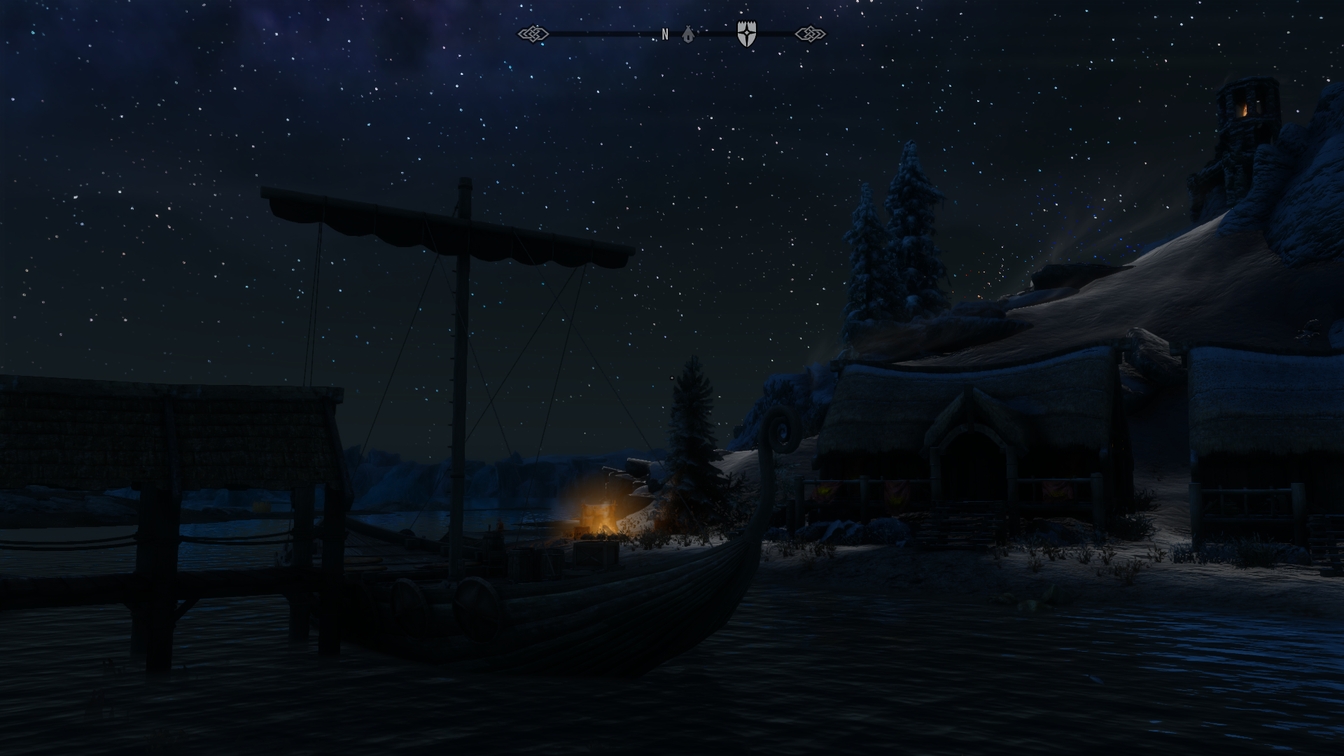Click the left ornamental end of the compass
Viewport: 1344px width, 756px height.
(535, 33)
